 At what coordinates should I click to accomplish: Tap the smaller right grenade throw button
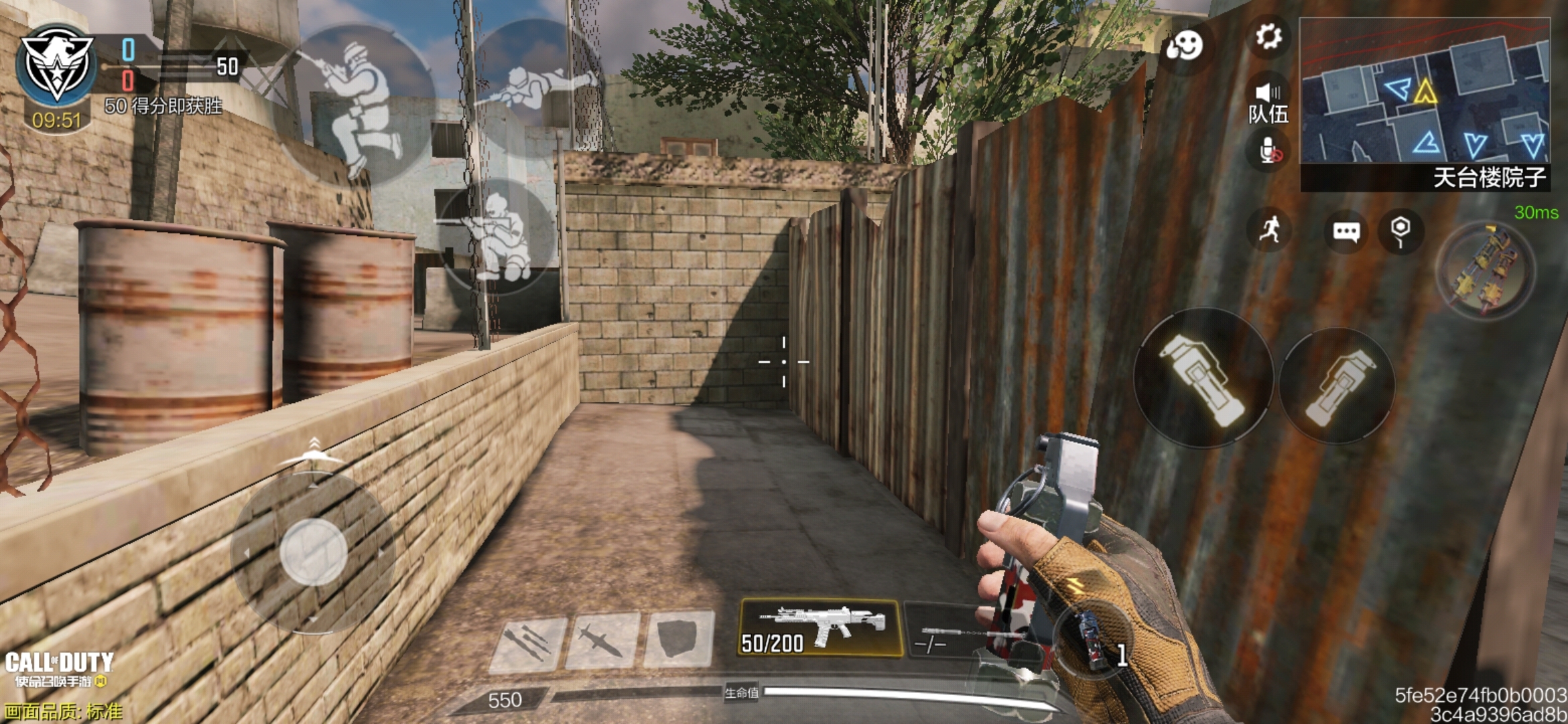tap(1337, 387)
